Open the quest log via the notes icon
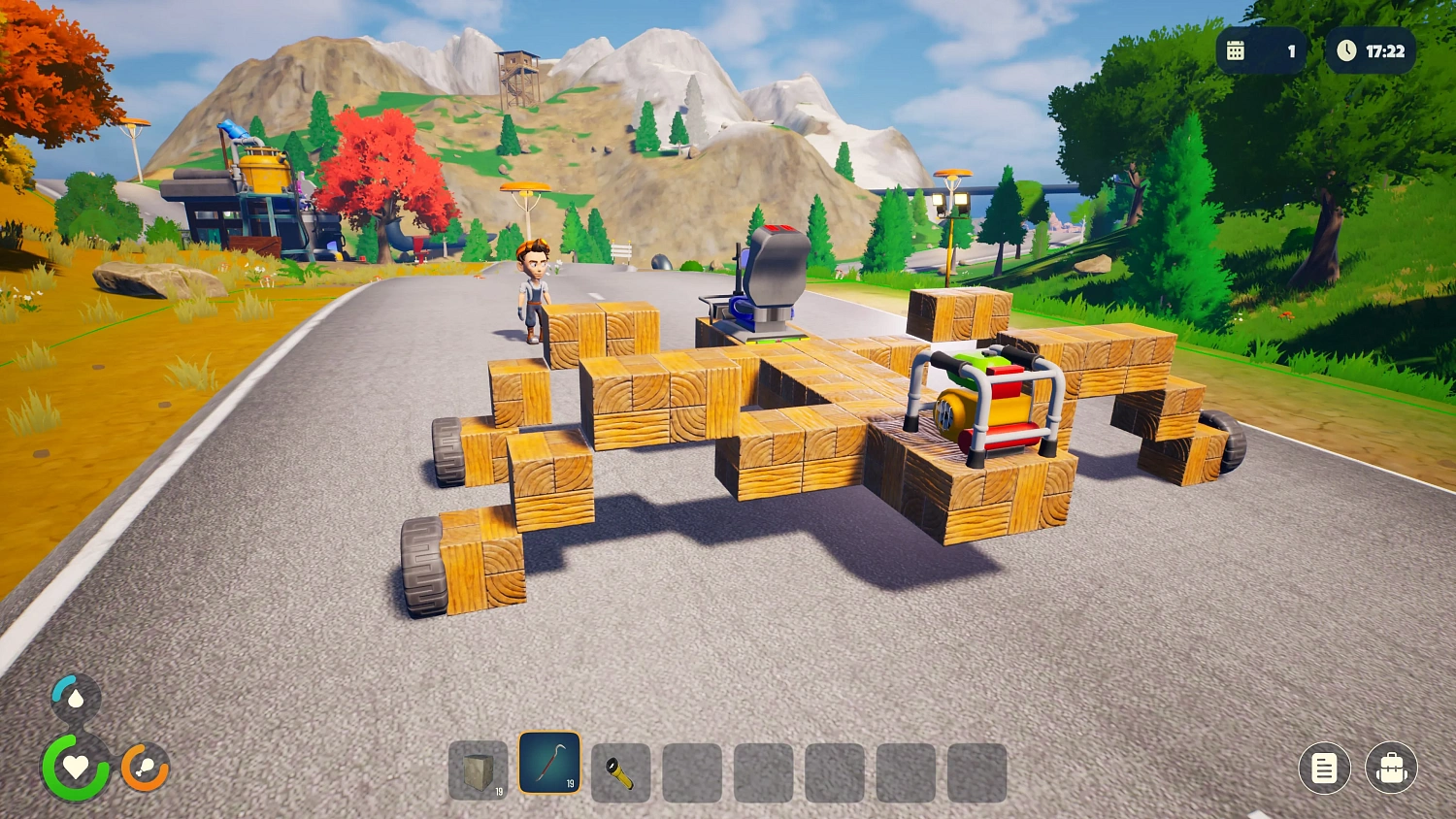The width and height of the screenshot is (1456, 819). tap(1324, 768)
